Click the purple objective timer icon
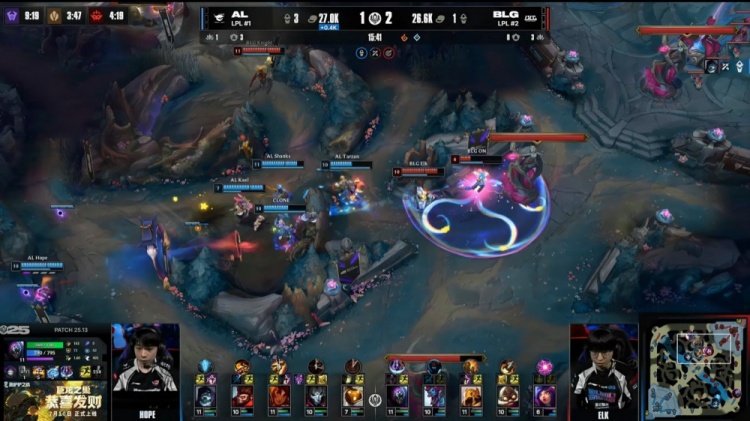 [x=13, y=16]
